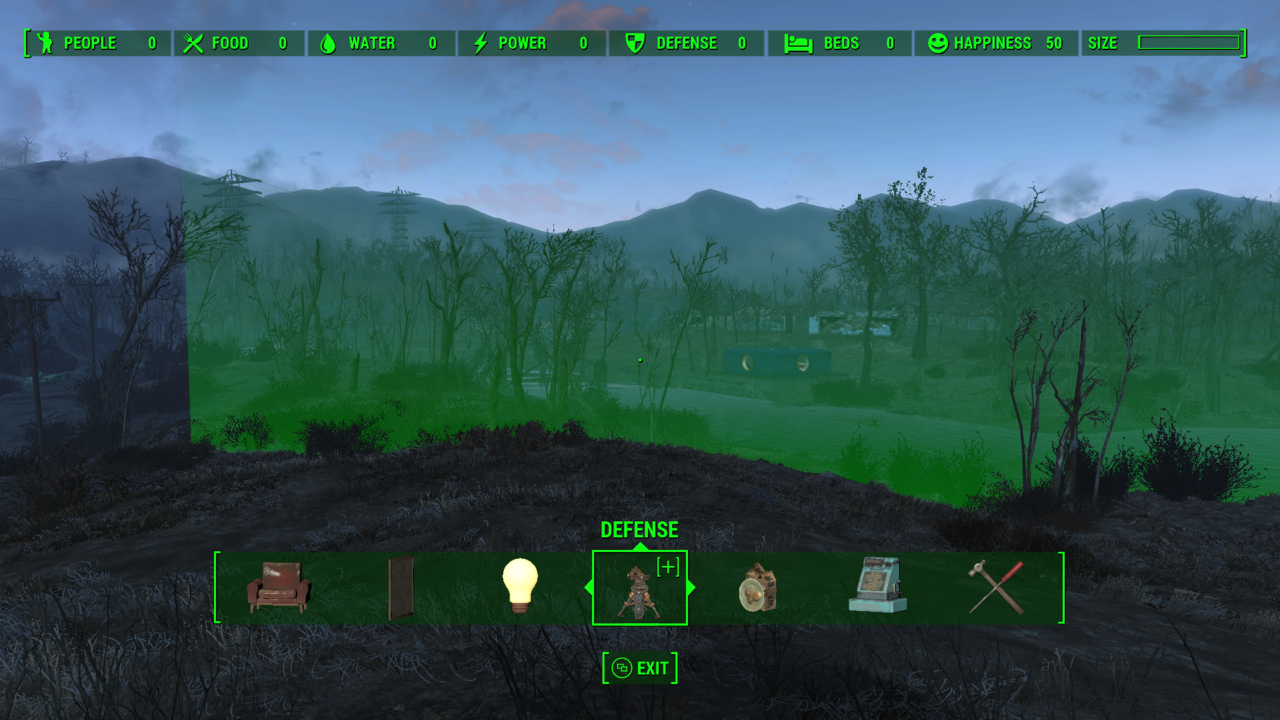Select the turret Defense category
The image size is (1280, 720).
[x=639, y=588]
